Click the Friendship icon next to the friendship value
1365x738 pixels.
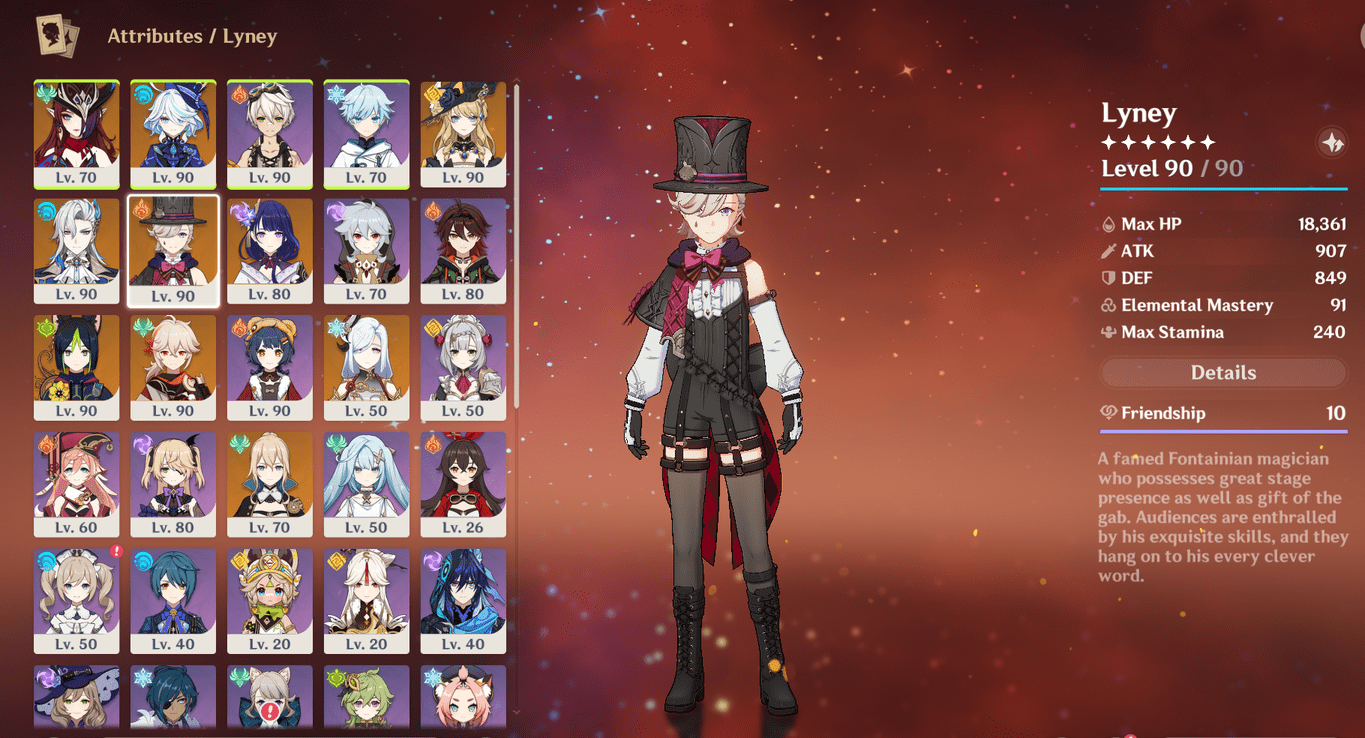[x=1110, y=412]
